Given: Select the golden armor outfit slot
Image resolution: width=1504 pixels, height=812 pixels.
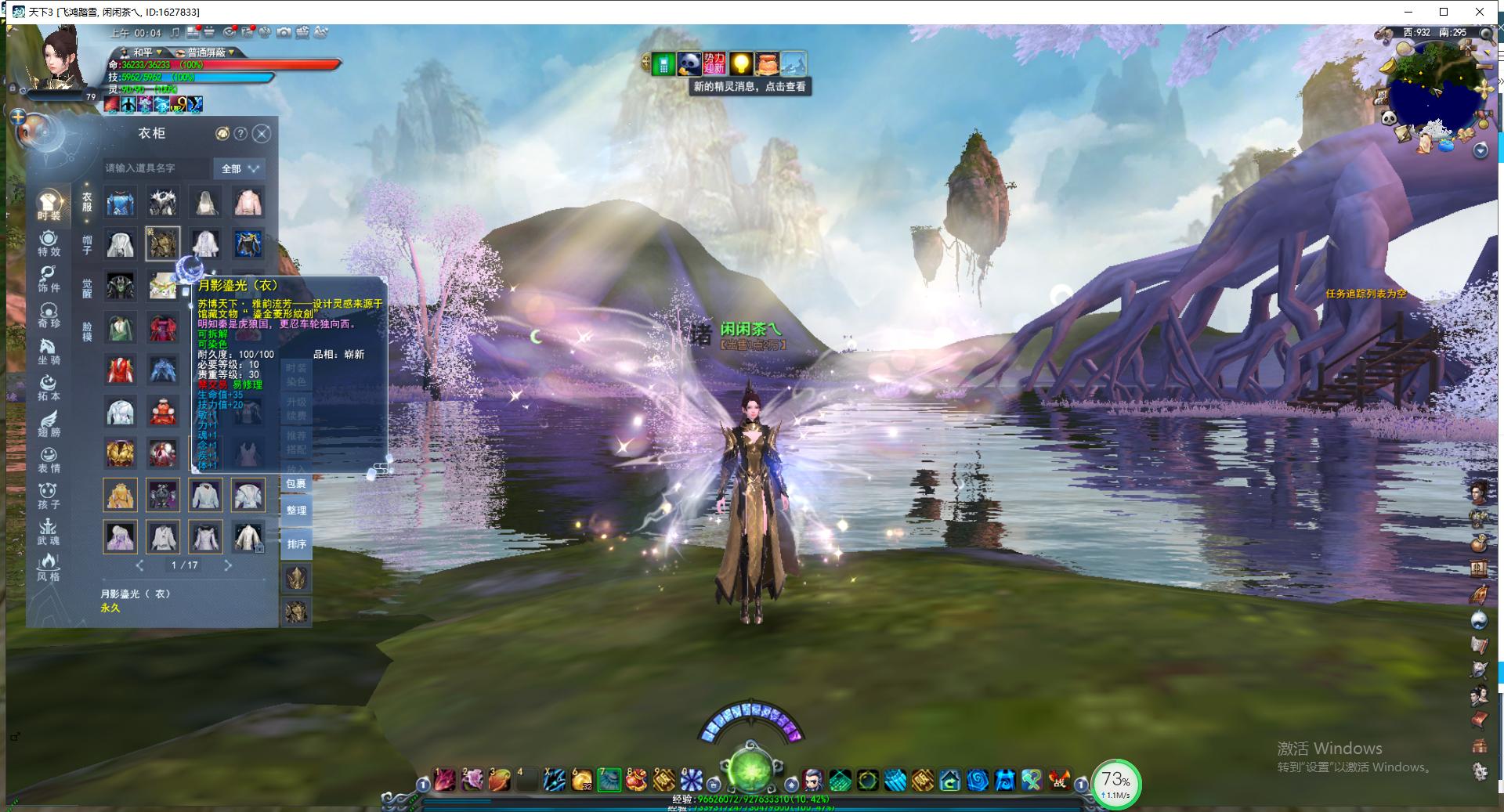Looking at the screenshot, I should pyautogui.click(x=121, y=453).
